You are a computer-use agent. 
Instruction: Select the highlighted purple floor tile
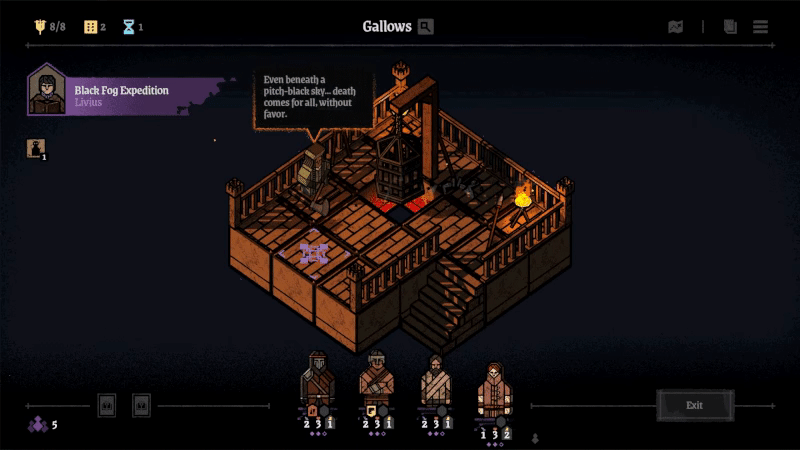point(314,254)
